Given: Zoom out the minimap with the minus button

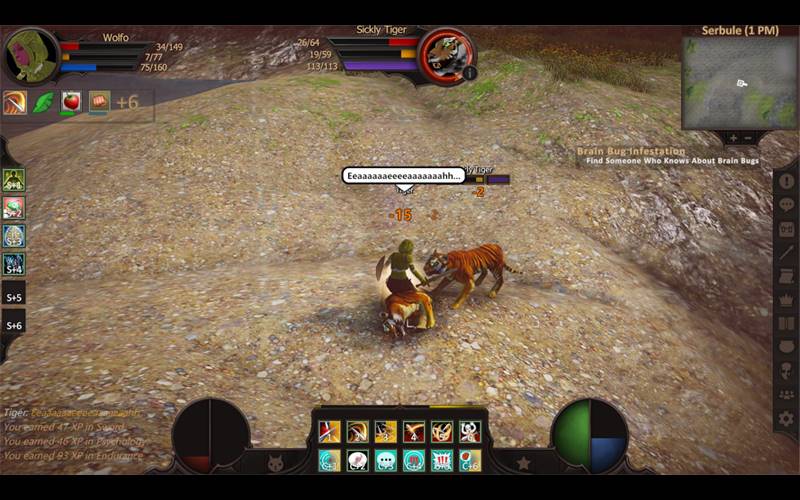Looking at the screenshot, I should click(x=749, y=138).
